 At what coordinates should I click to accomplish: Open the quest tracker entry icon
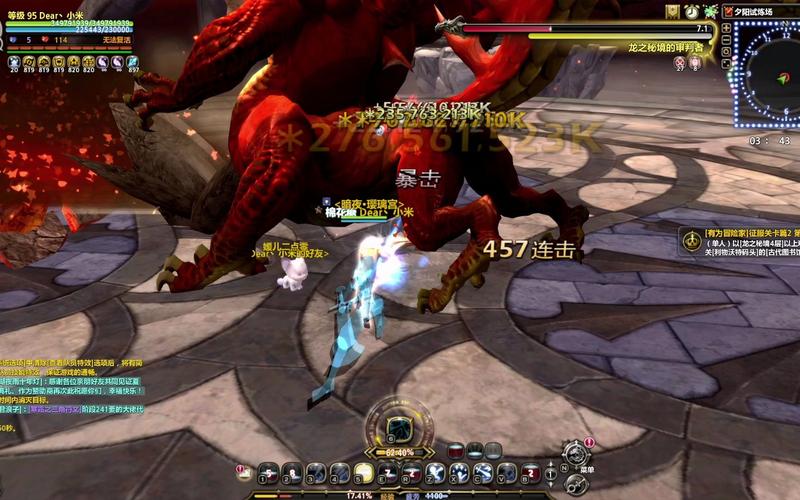tap(690, 240)
